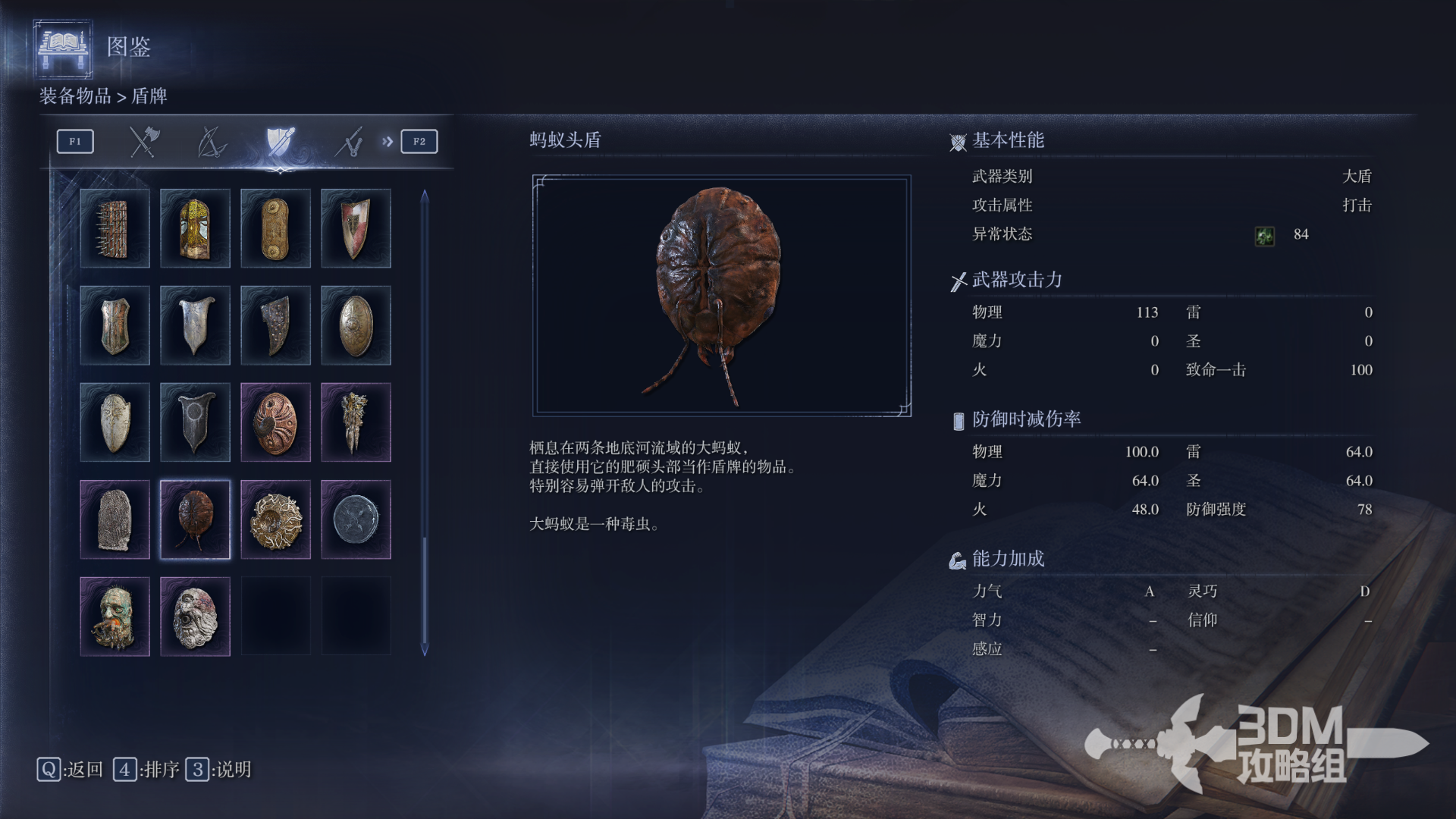Pick the red and white kite shield
Viewport: 1456px width, 819px height.
(356, 228)
